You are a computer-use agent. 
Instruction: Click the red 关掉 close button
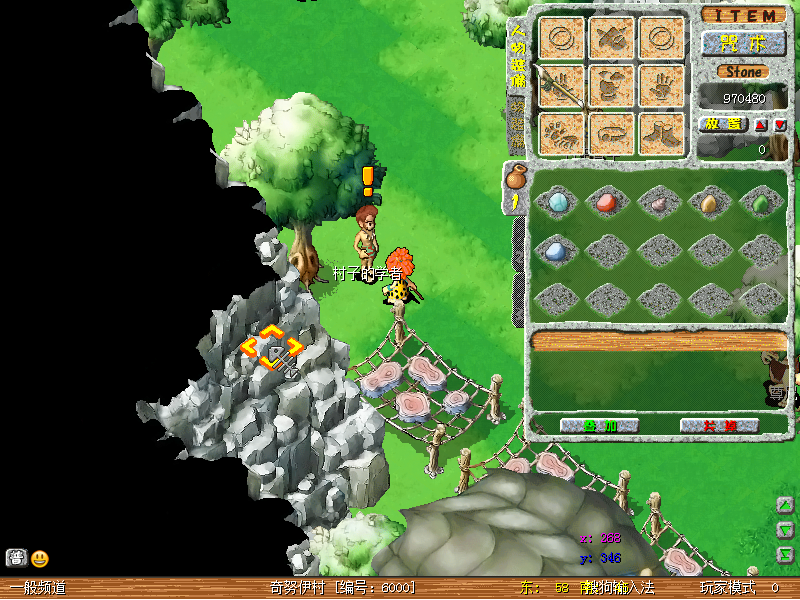[719, 425]
